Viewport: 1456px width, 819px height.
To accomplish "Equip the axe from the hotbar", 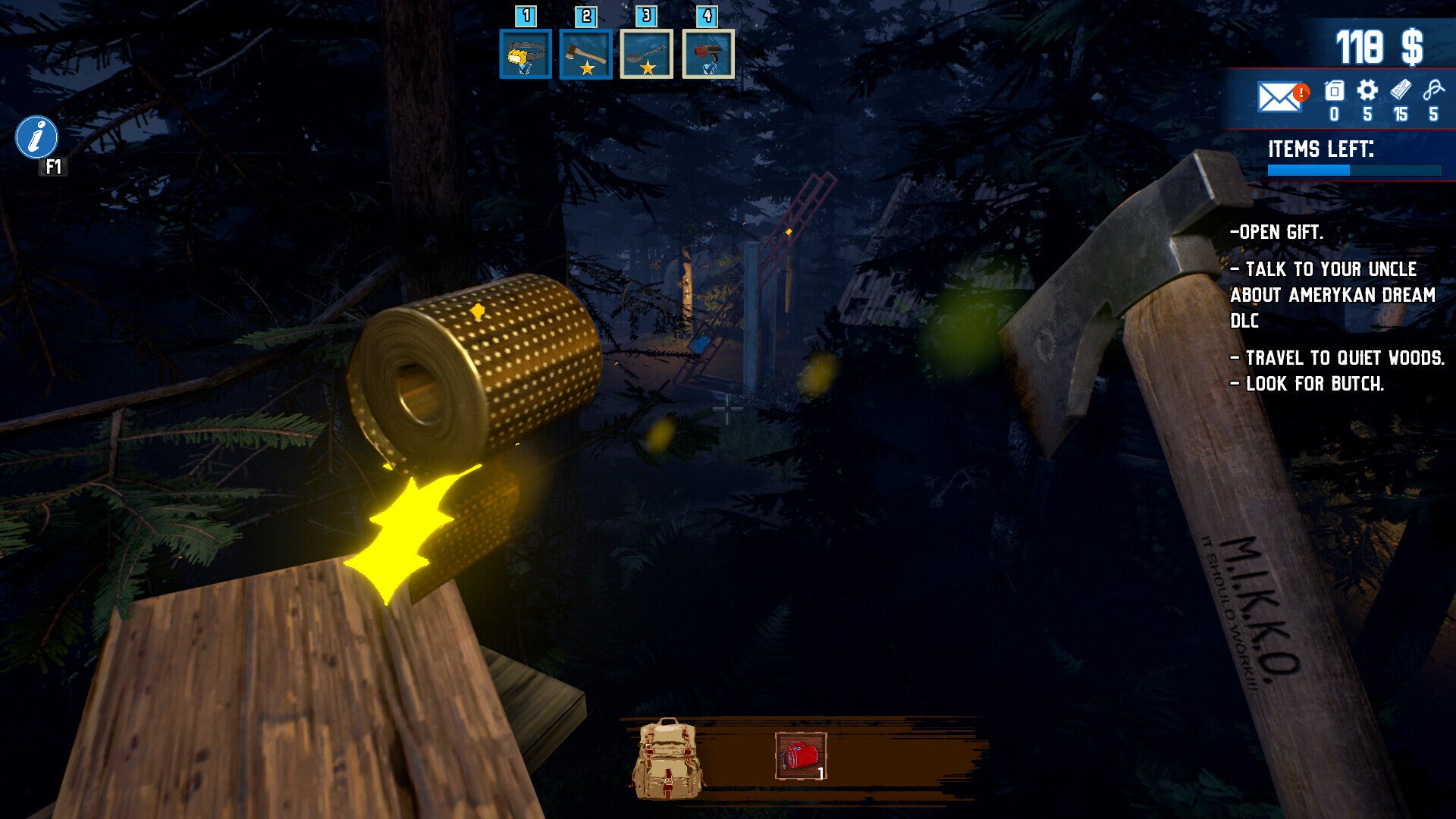I will 586,54.
